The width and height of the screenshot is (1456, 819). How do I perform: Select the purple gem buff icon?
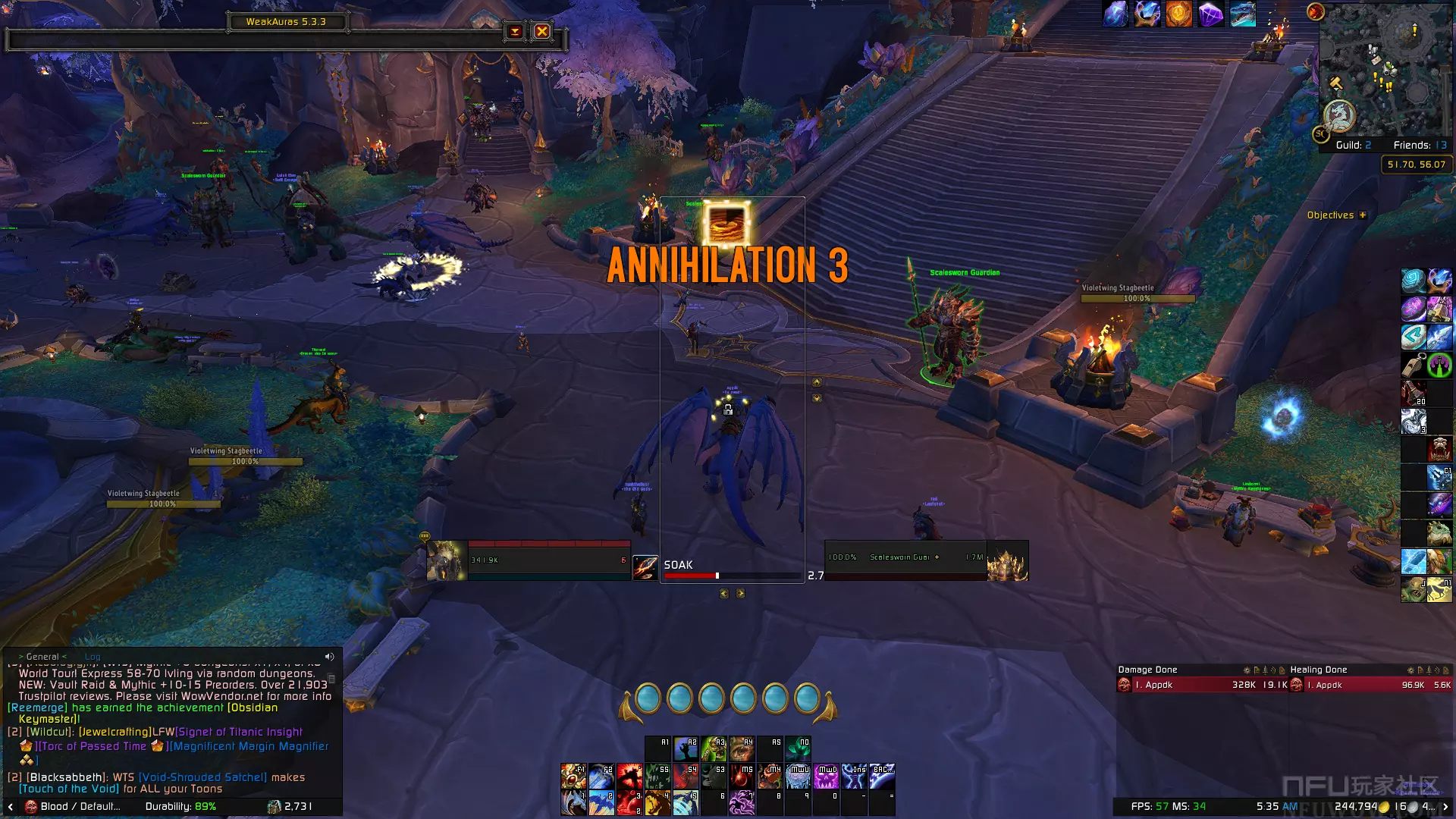(1210, 14)
